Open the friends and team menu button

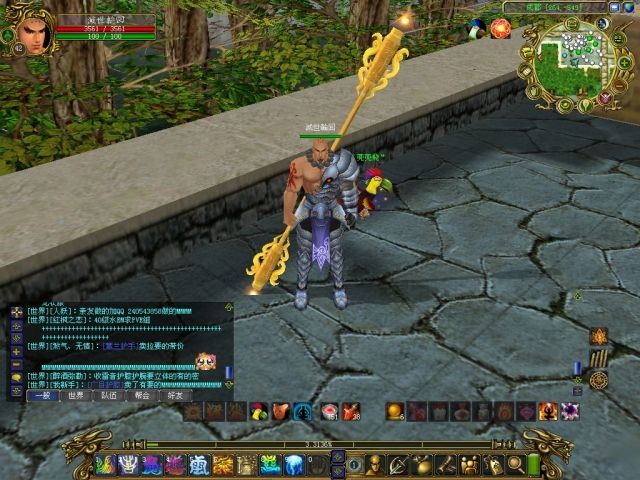tap(470, 464)
